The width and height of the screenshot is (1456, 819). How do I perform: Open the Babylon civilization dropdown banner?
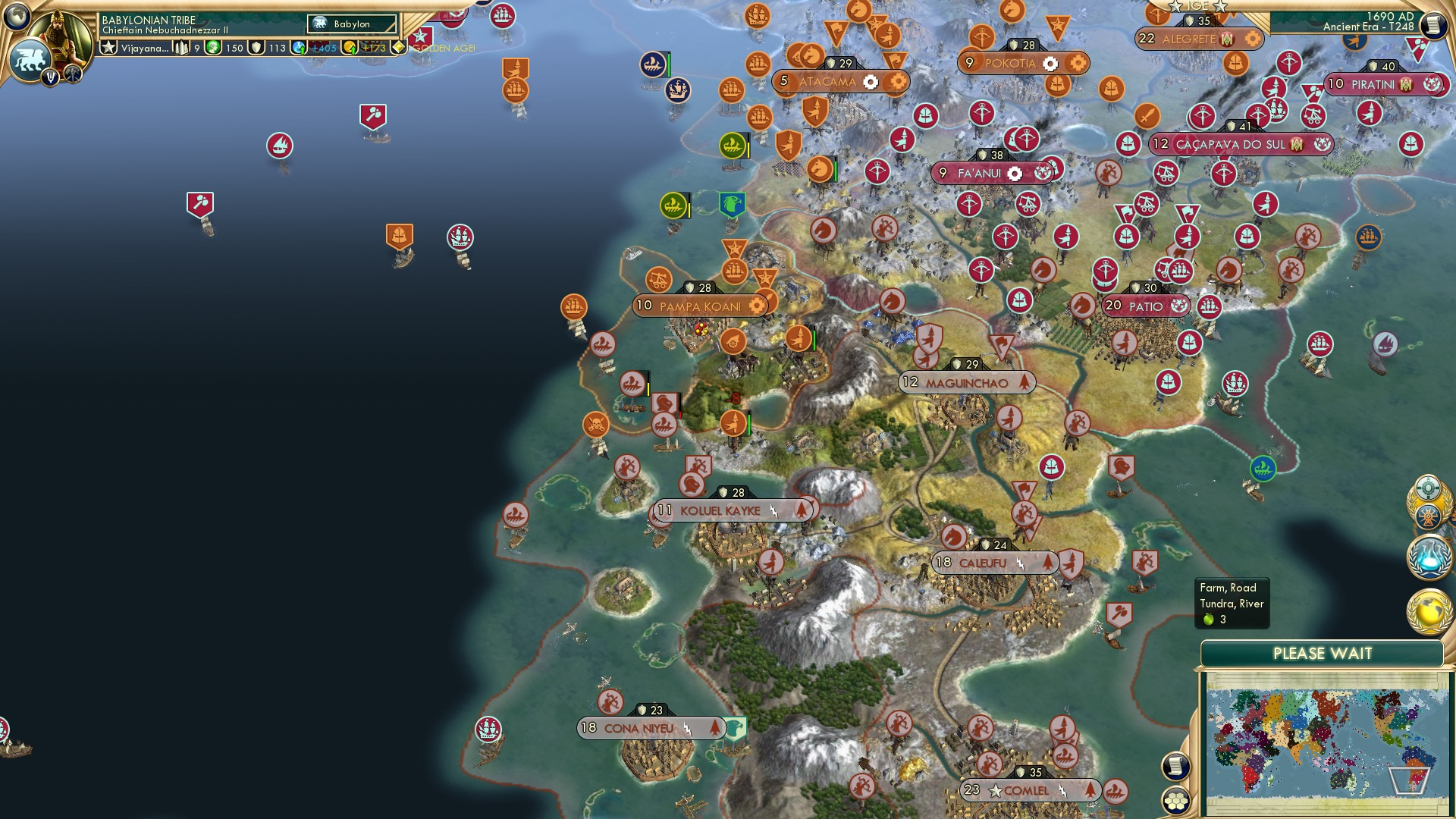click(349, 24)
